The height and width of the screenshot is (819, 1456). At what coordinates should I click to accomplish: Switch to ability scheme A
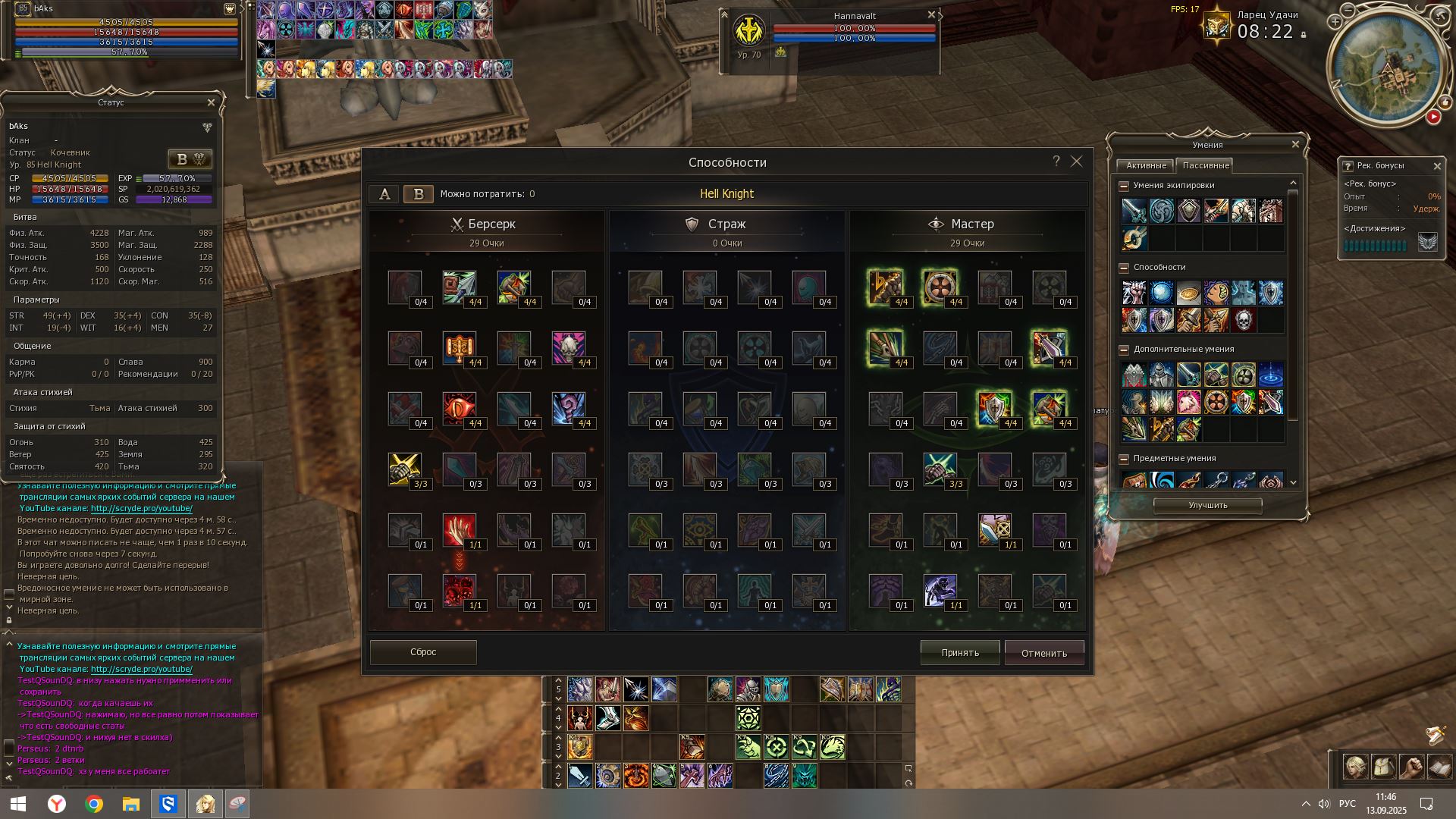[384, 194]
